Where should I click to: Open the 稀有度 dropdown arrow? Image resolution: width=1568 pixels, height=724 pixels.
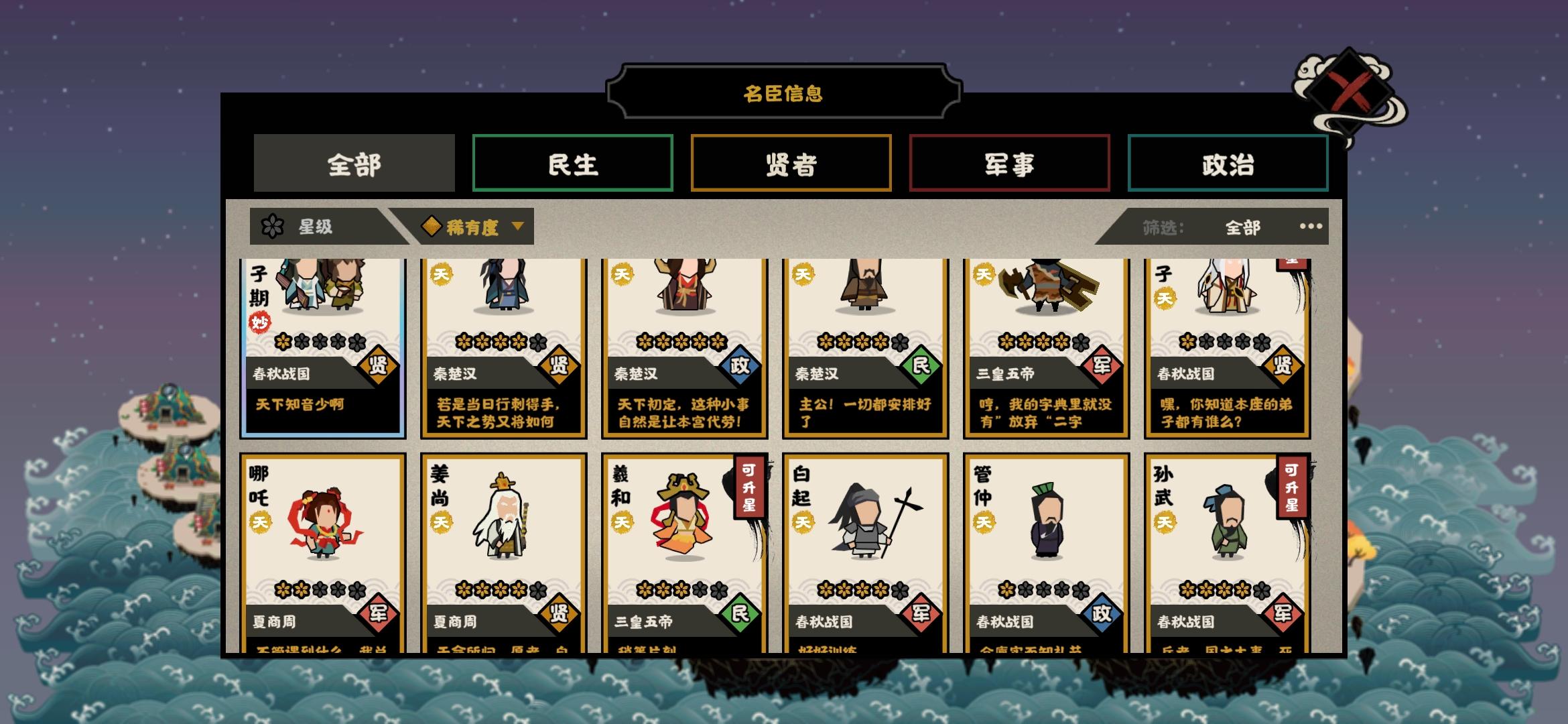click(x=516, y=227)
